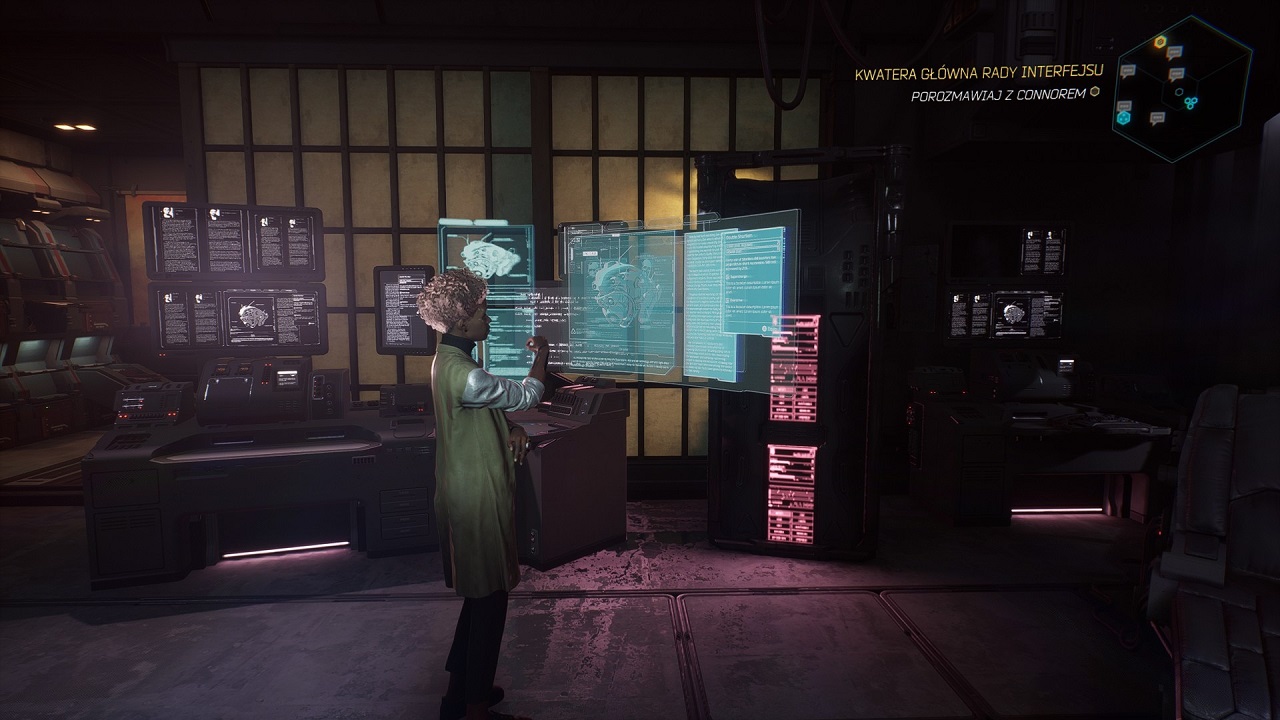Open the hexagonal minimap
Screen dimensions: 1280x720
(1182, 88)
